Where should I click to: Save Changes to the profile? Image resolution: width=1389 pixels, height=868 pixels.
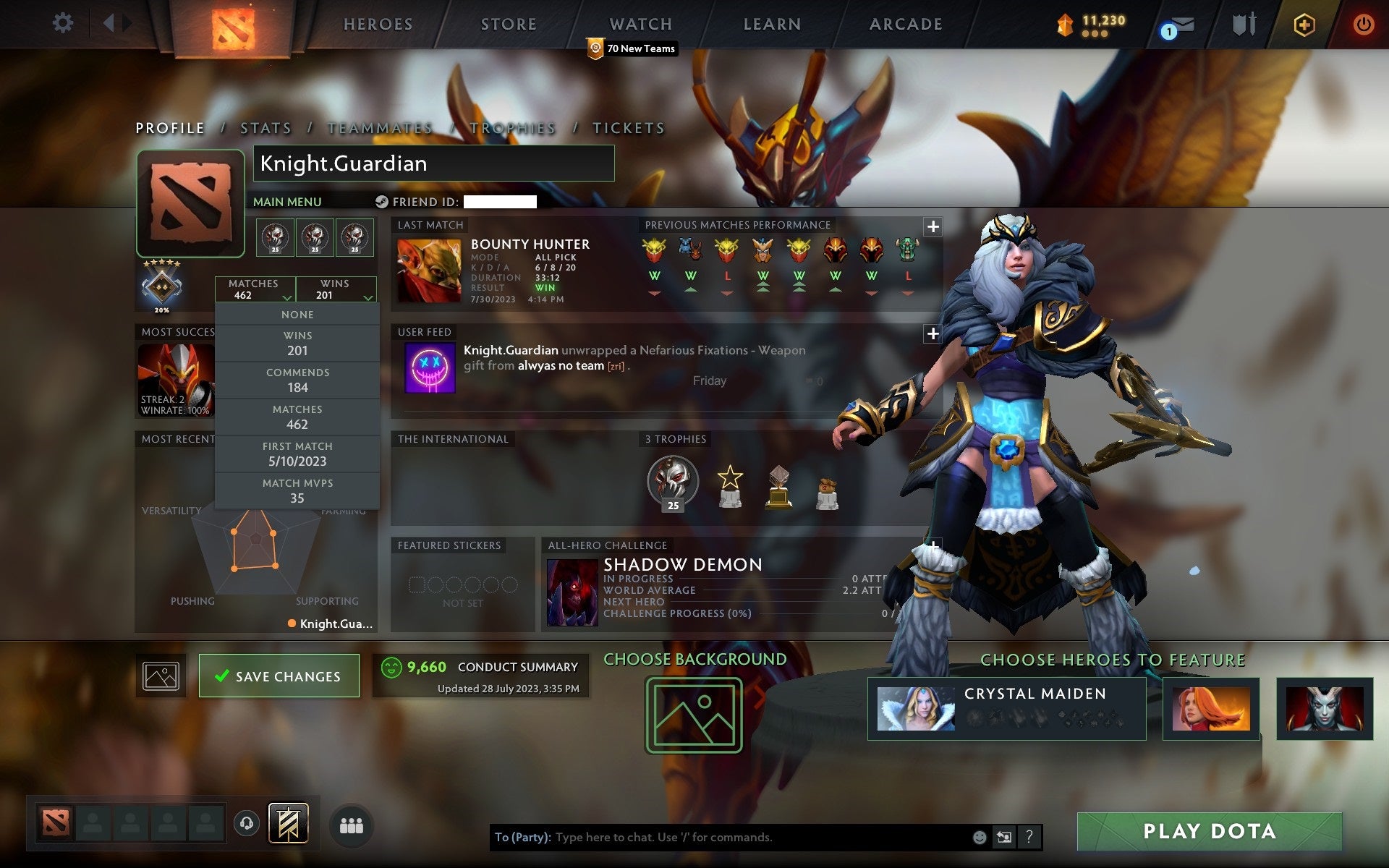279,676
